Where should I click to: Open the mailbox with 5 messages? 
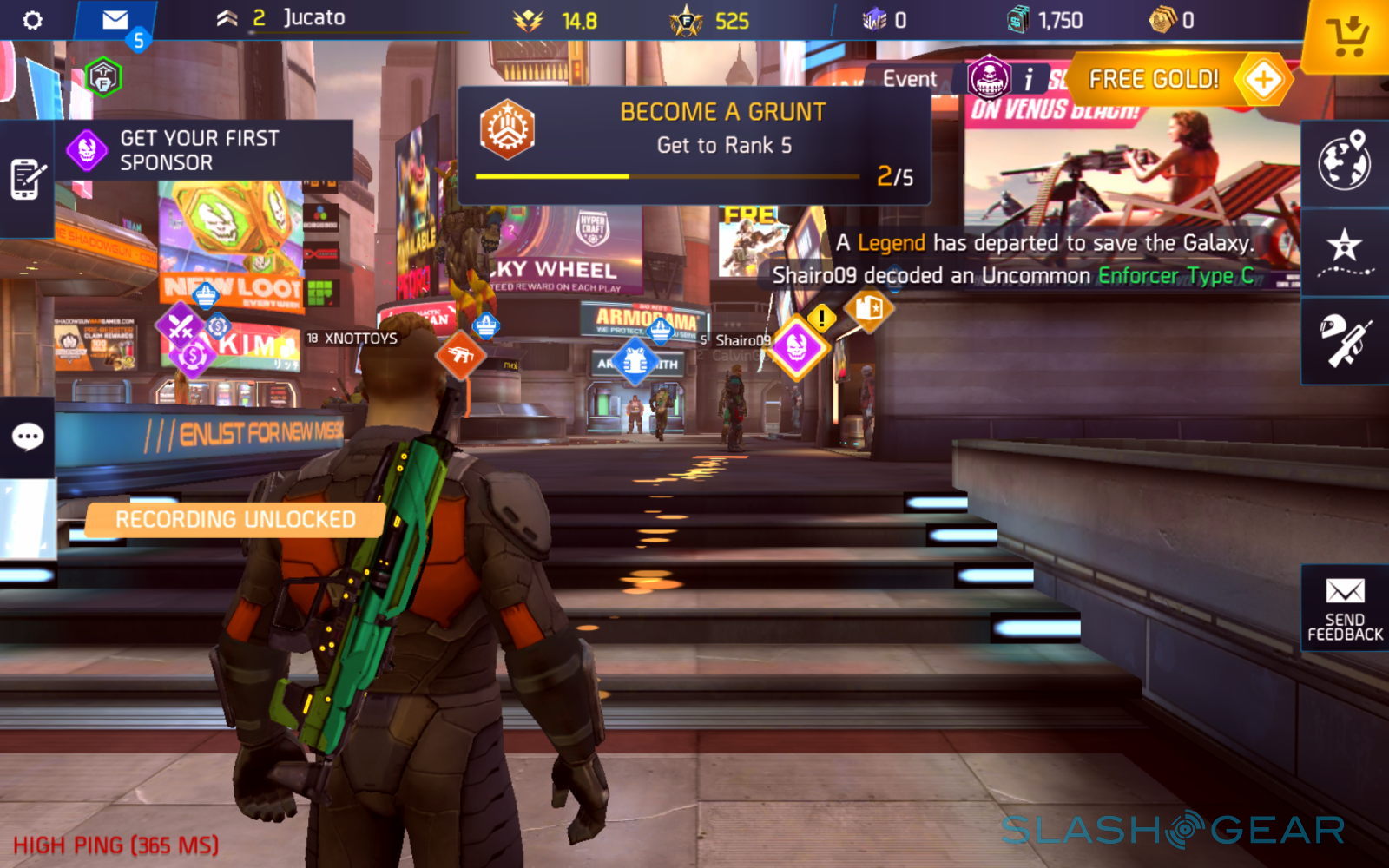[115, 21]
